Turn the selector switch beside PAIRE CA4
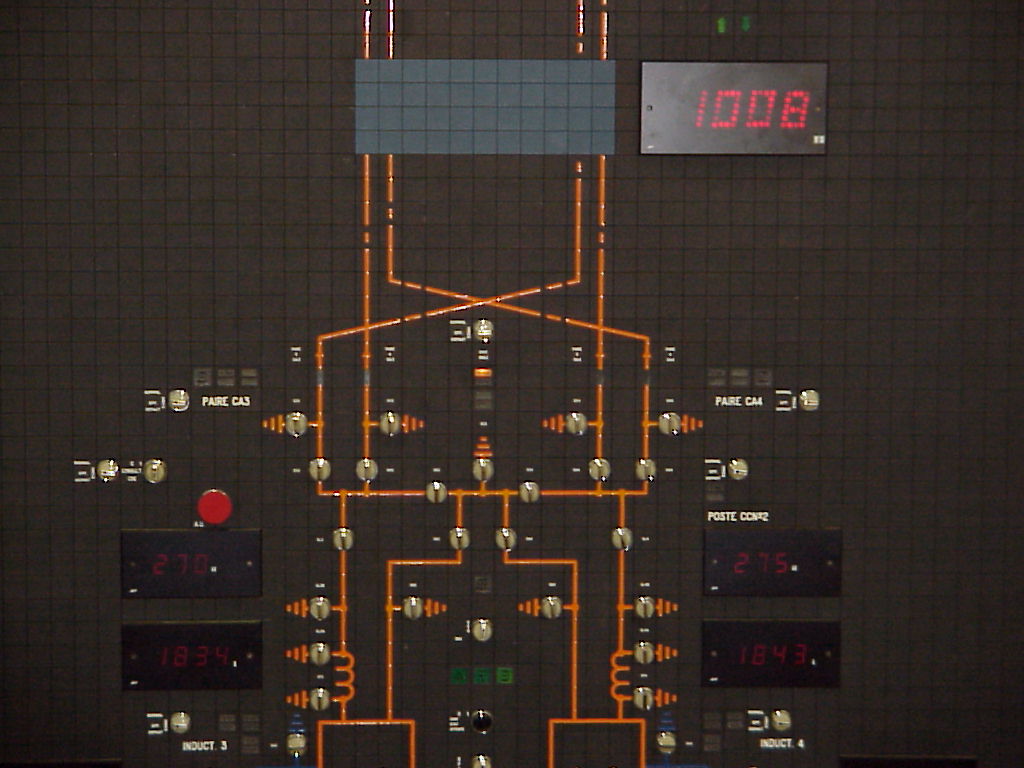The image size is (1024, 768). 809,401
